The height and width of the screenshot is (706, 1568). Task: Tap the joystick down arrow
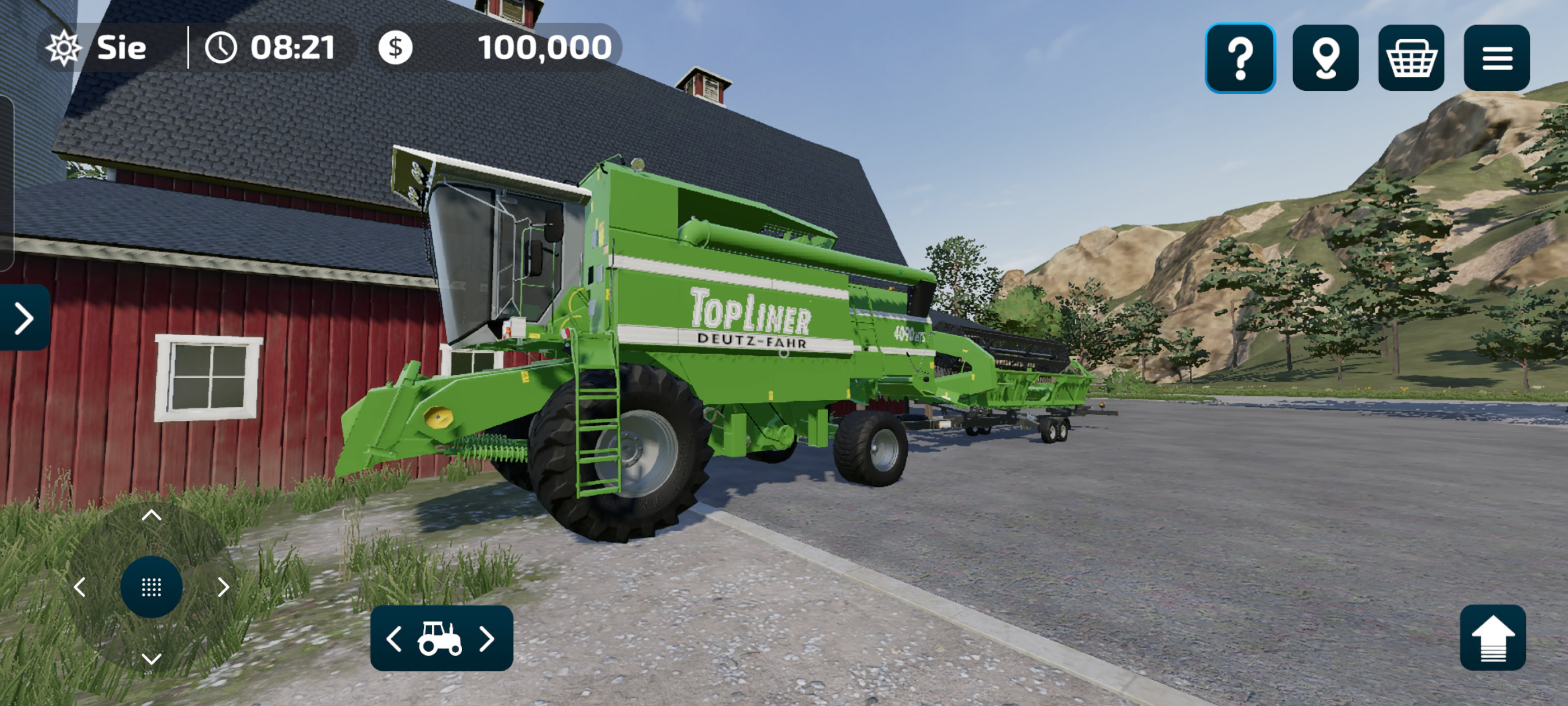point(152,658)
